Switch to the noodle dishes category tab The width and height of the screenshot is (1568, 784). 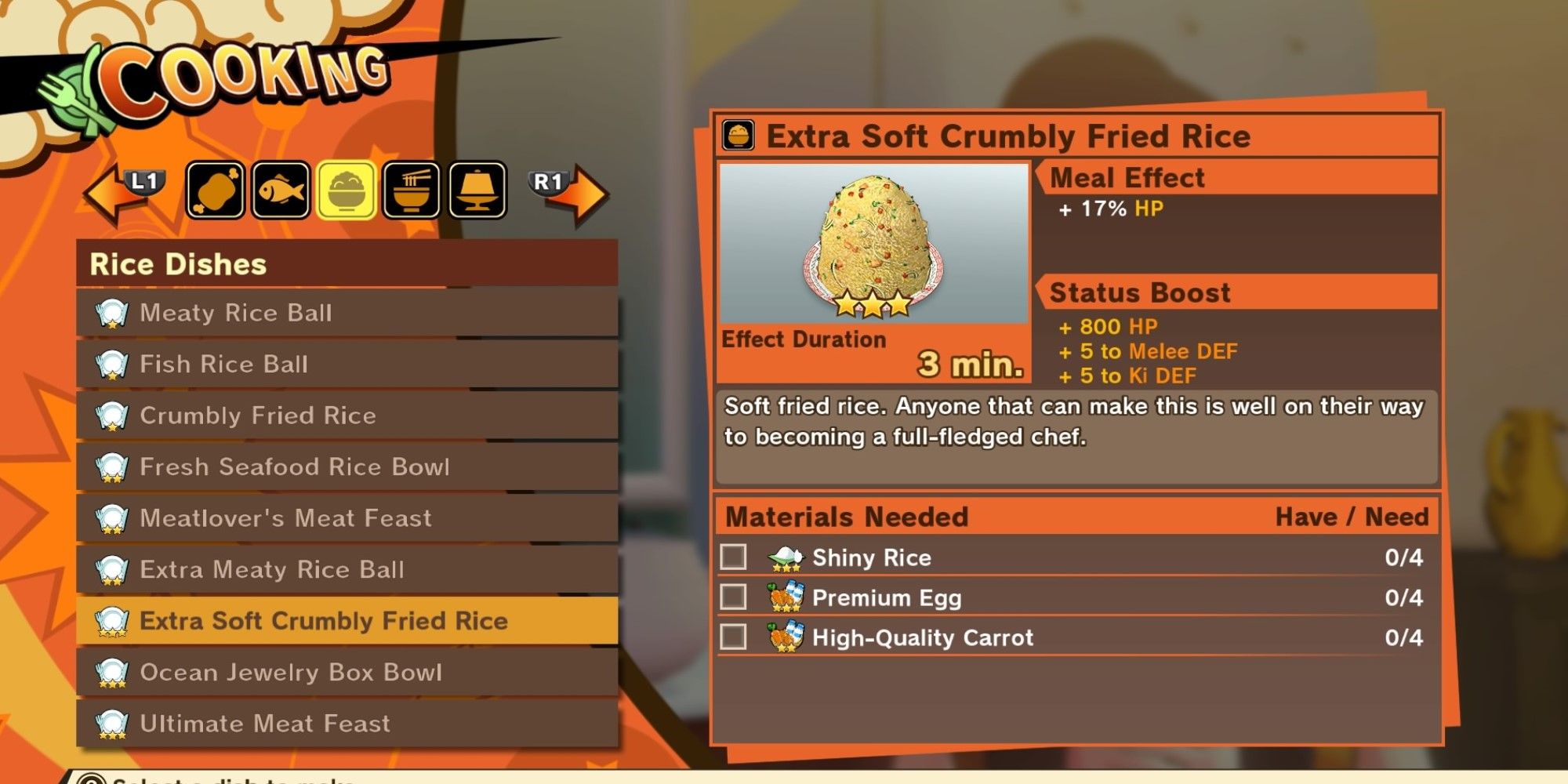(x=412, y=191)
